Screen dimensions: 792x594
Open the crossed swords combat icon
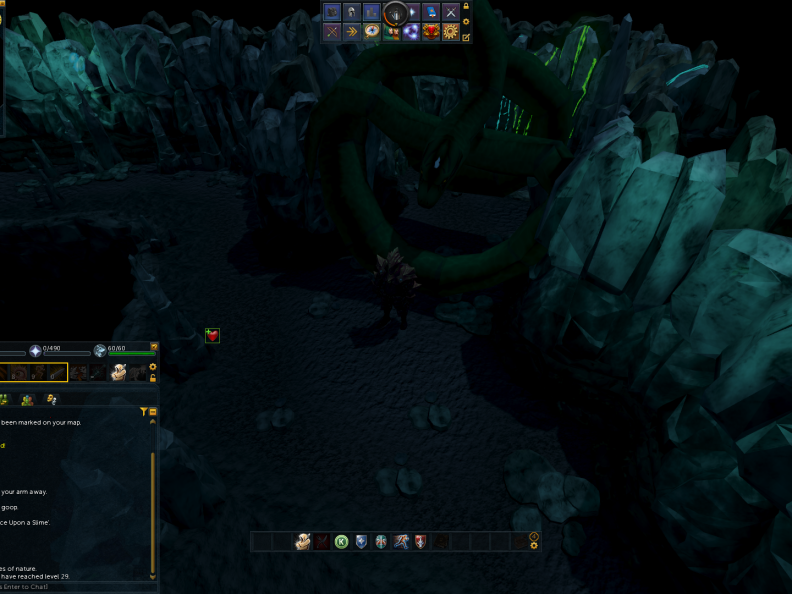451,12
